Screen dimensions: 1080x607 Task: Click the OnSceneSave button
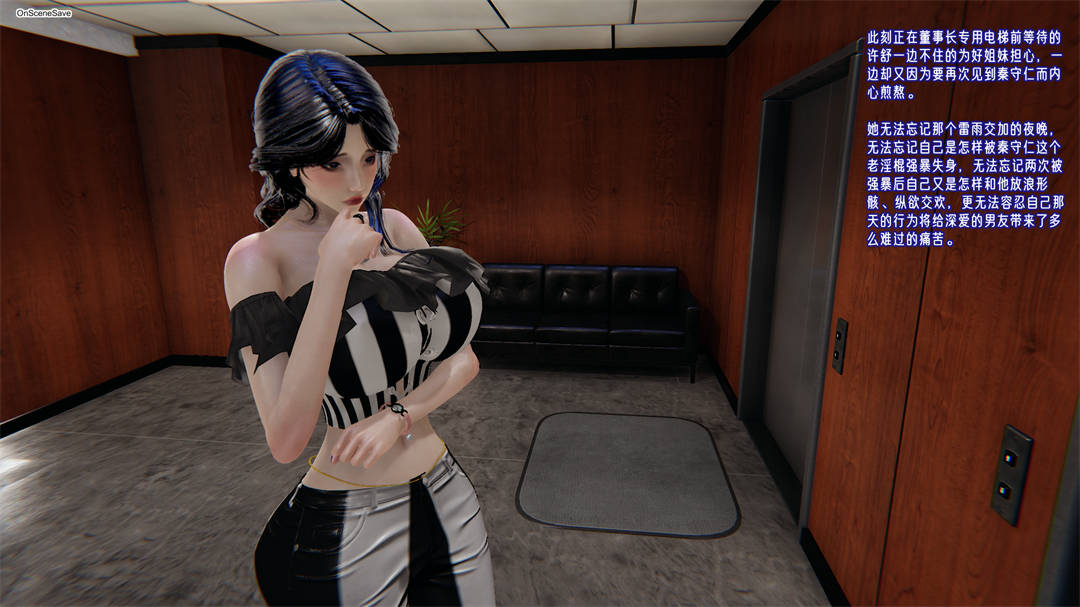pyautogui.click(x=43, y=14)
